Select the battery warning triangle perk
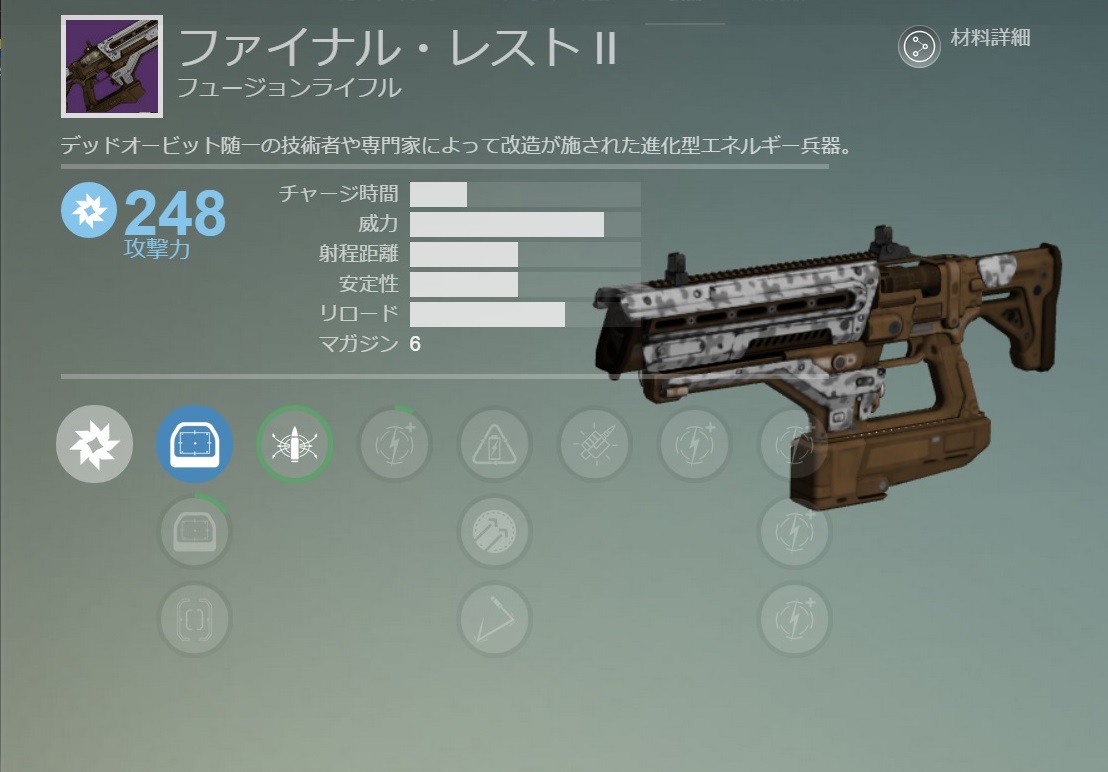The image size is (1108, 772). click(x=494, y=445)
